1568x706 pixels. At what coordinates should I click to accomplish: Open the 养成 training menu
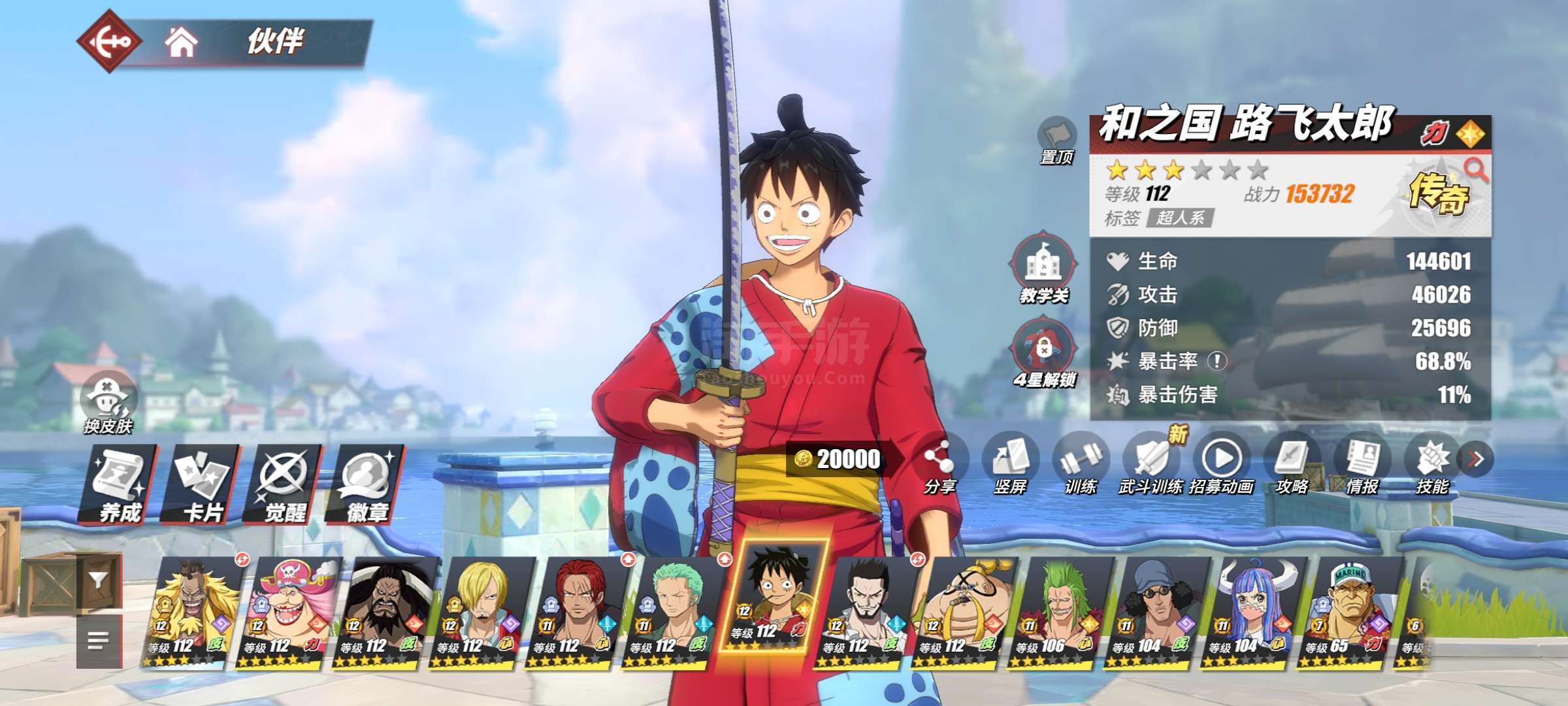pyautogui.click(x=119, y=485)
